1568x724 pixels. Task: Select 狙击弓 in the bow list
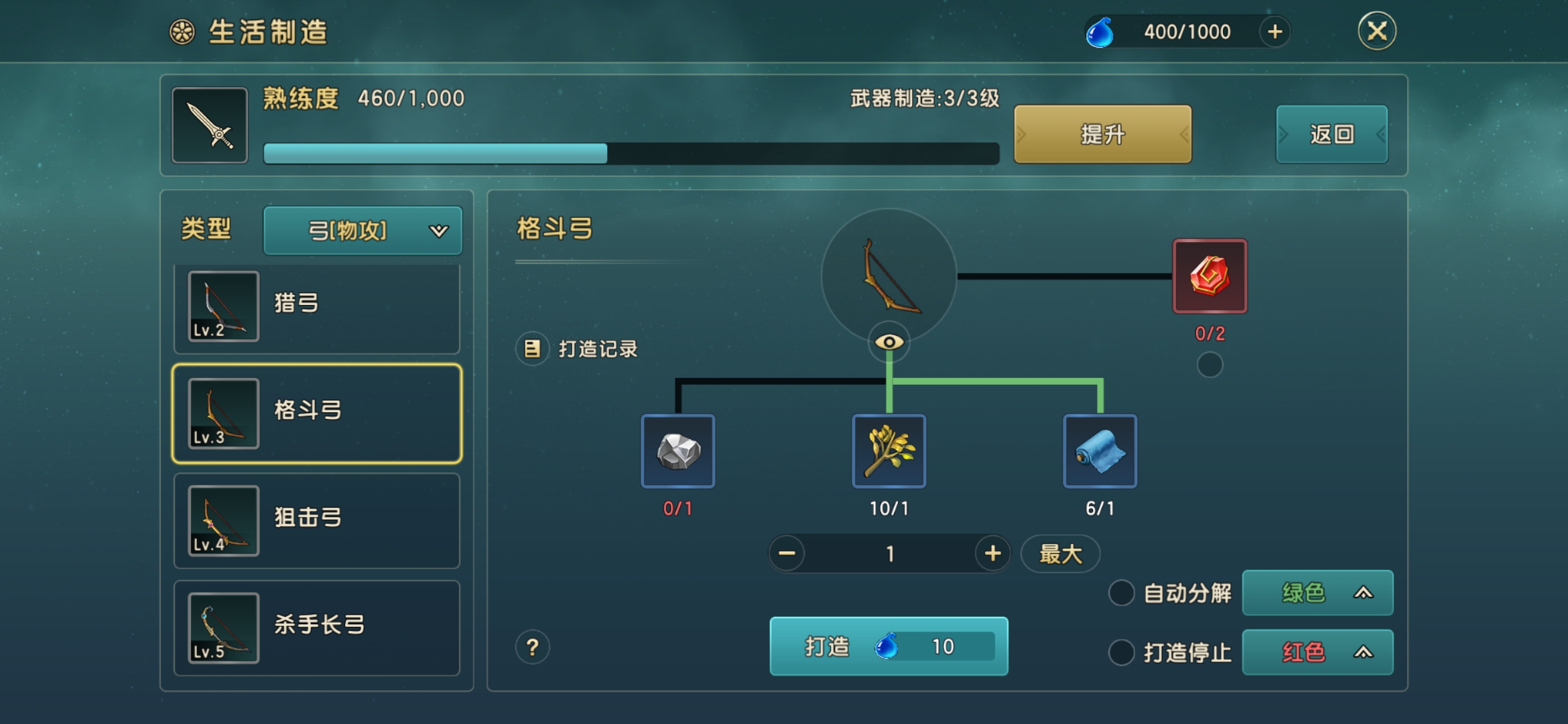tap(316, 520)
